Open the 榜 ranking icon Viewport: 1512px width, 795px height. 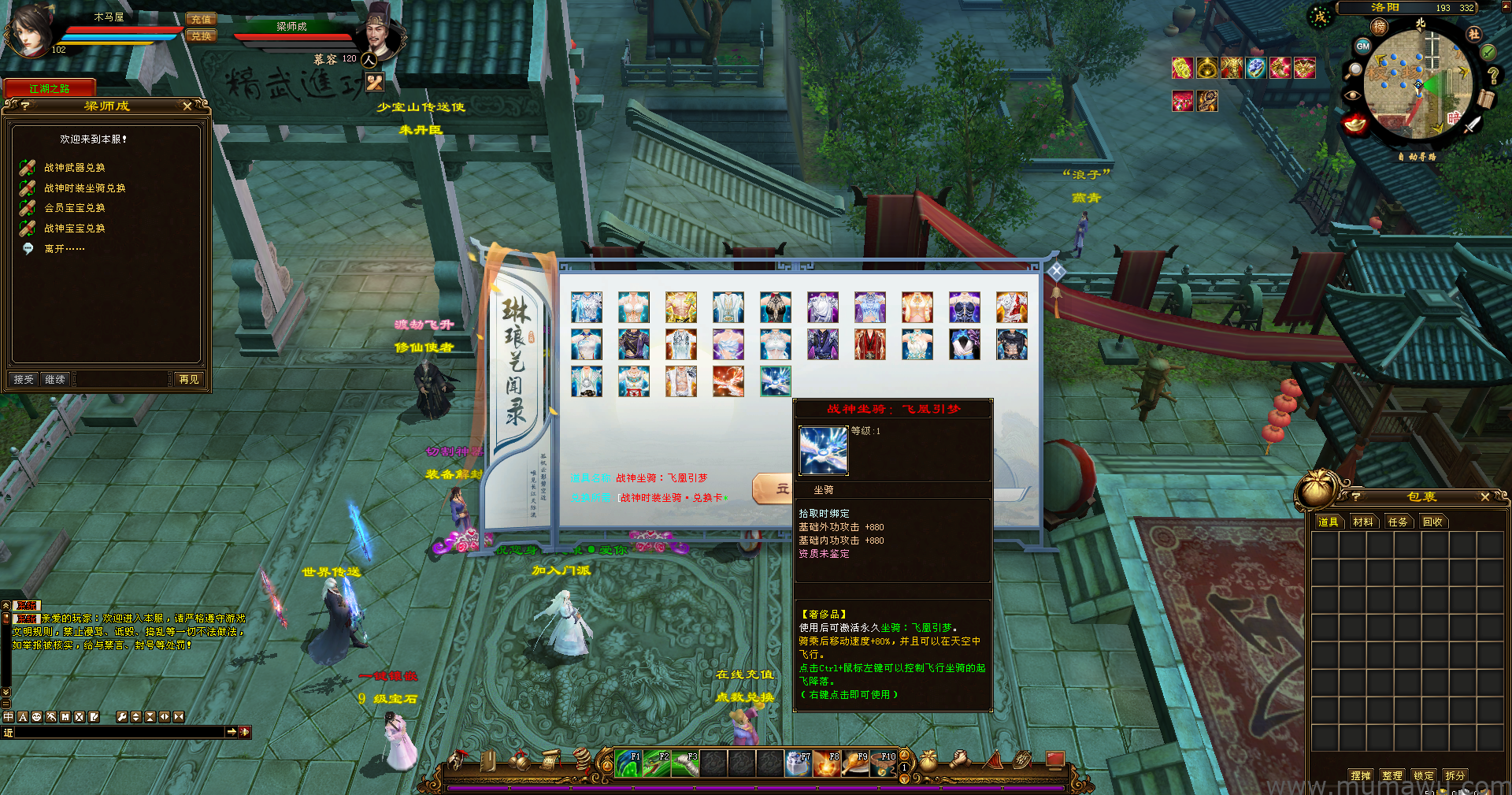(1380, 28)
